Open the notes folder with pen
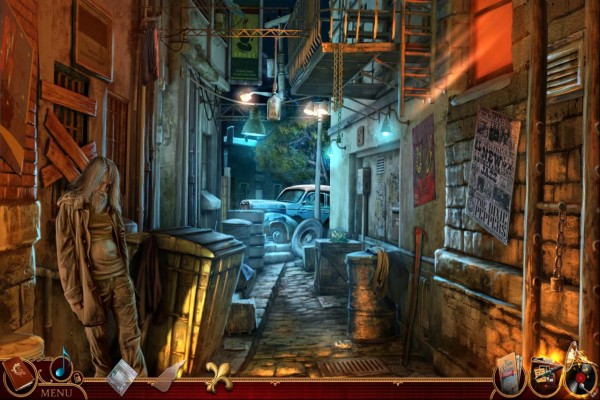Image resolution: width=600 pixels, height=400 pixels. [545, 373]
